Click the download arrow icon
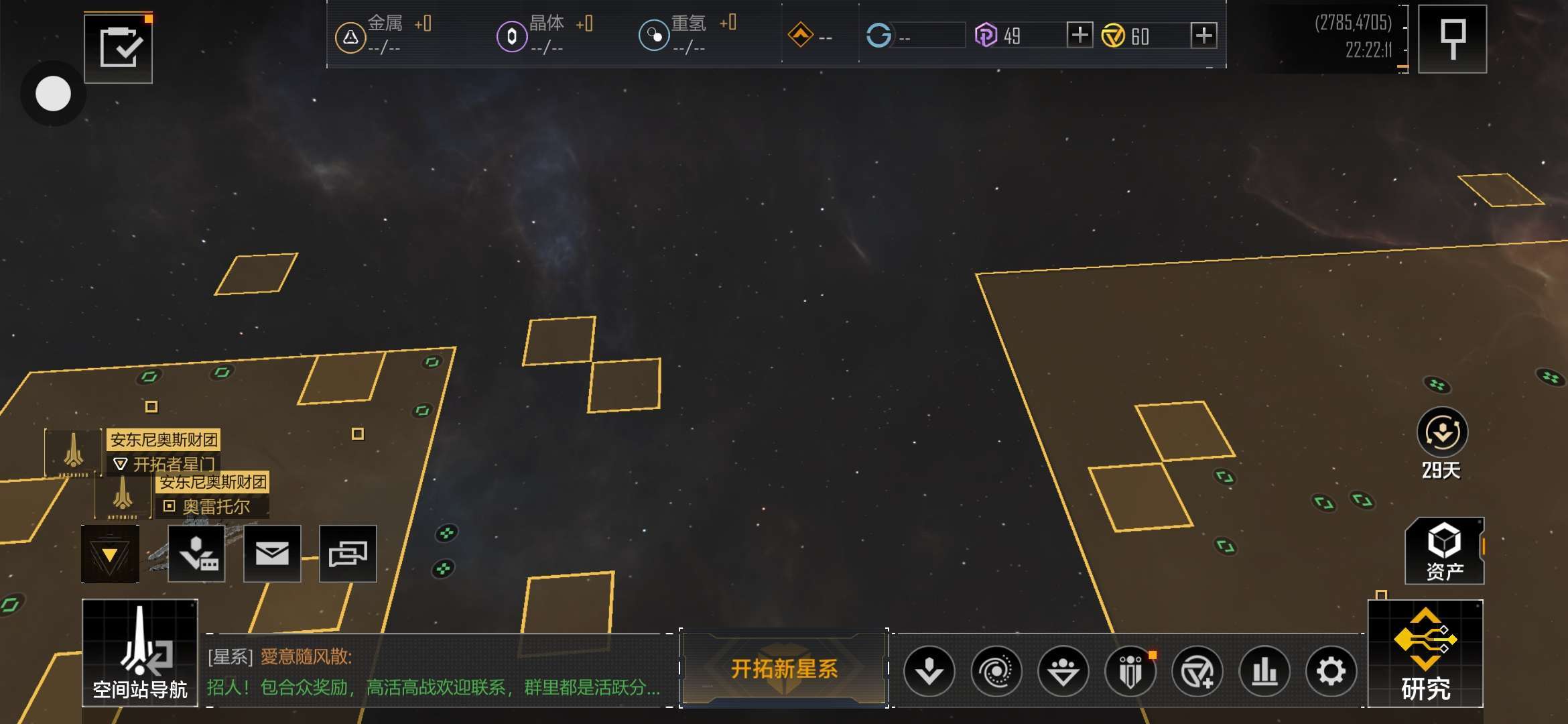This screenshot has height=724, width=1568. pos(929,671)
